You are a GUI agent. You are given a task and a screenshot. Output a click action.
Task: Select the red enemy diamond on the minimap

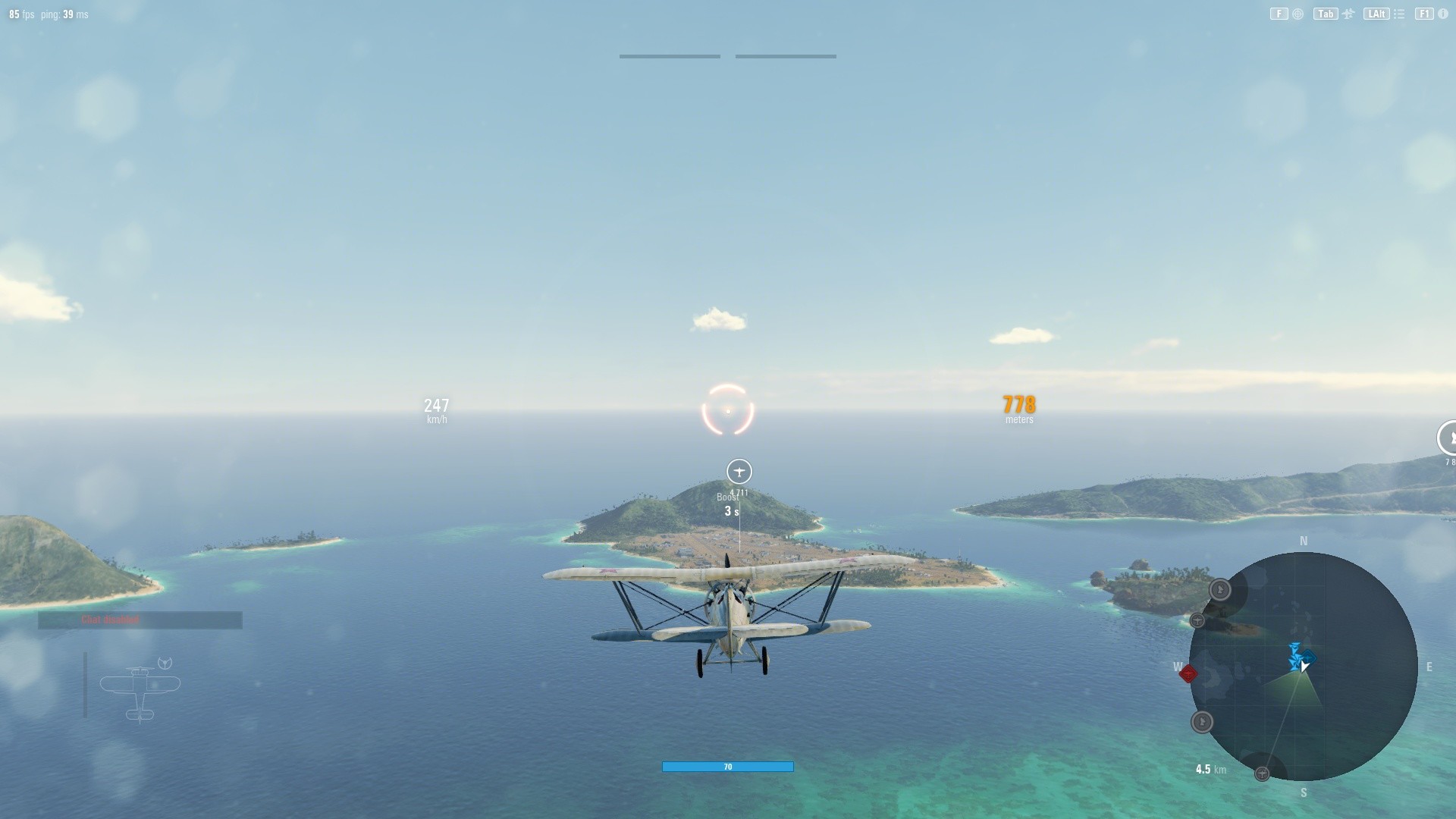pyautogui.click(x=1188, y=673)
